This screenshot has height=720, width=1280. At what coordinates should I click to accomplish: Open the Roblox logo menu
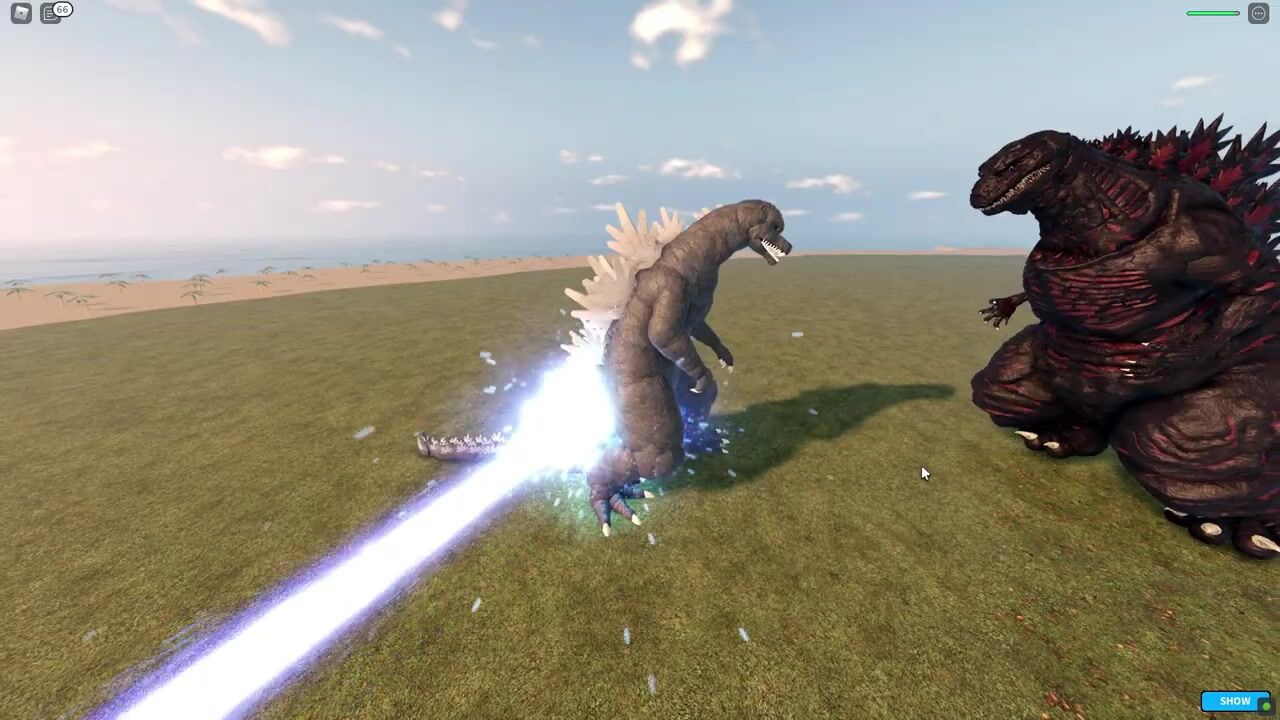[x=21, y=14]
